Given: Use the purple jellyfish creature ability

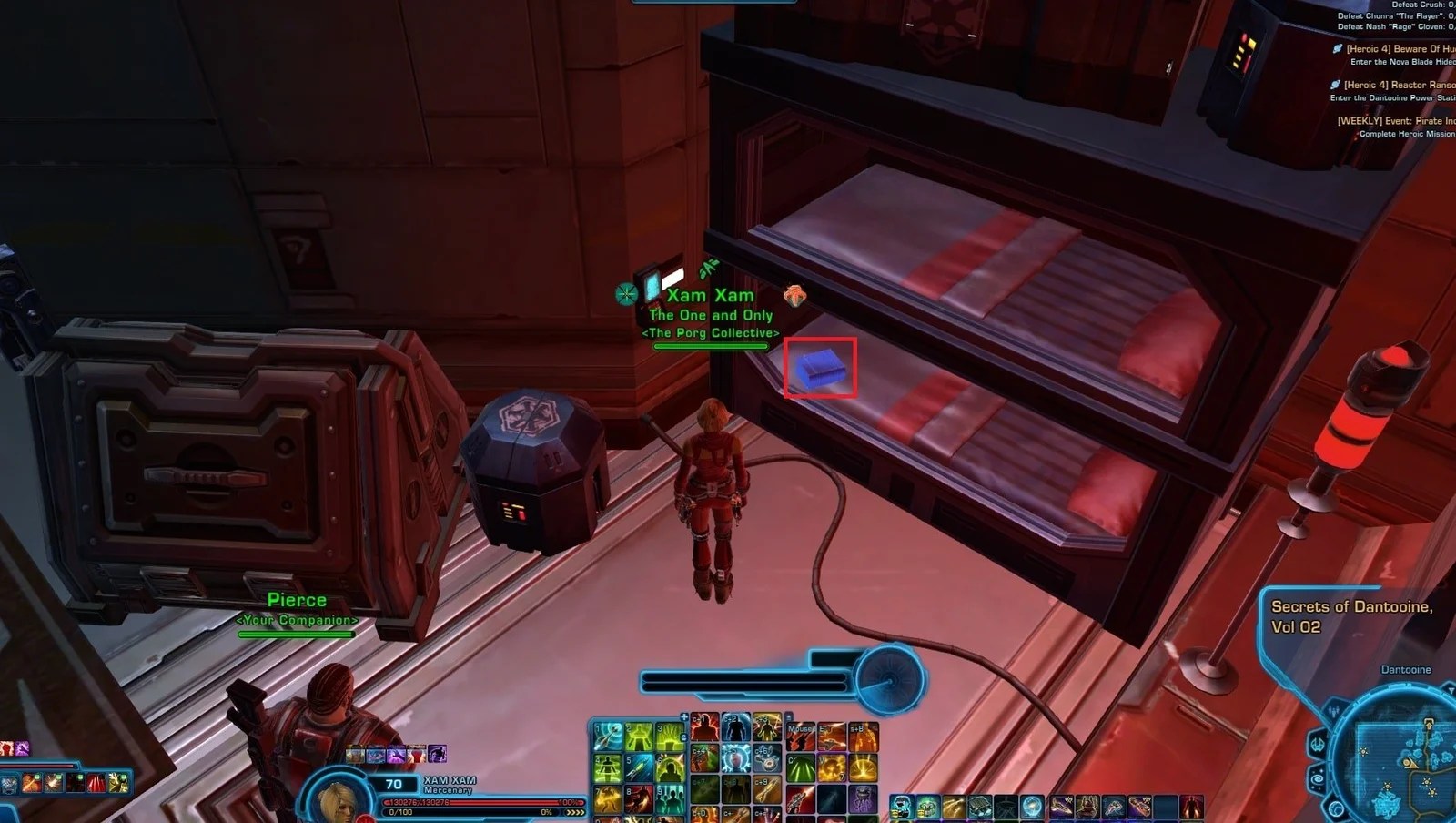Looking at the screenshot, I should click(x=863, y=798).
